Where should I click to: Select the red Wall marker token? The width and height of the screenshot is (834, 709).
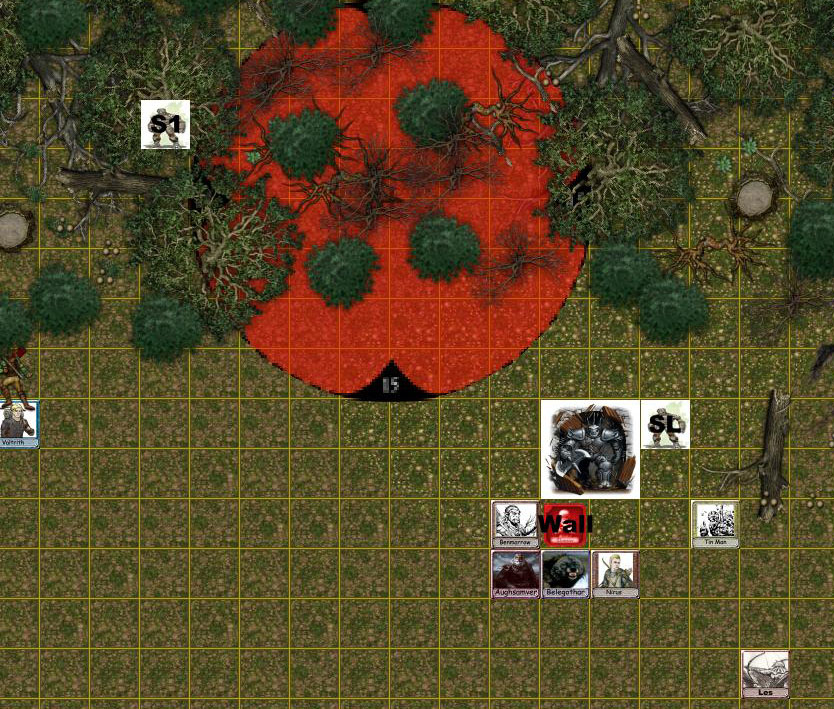[563, 524]
